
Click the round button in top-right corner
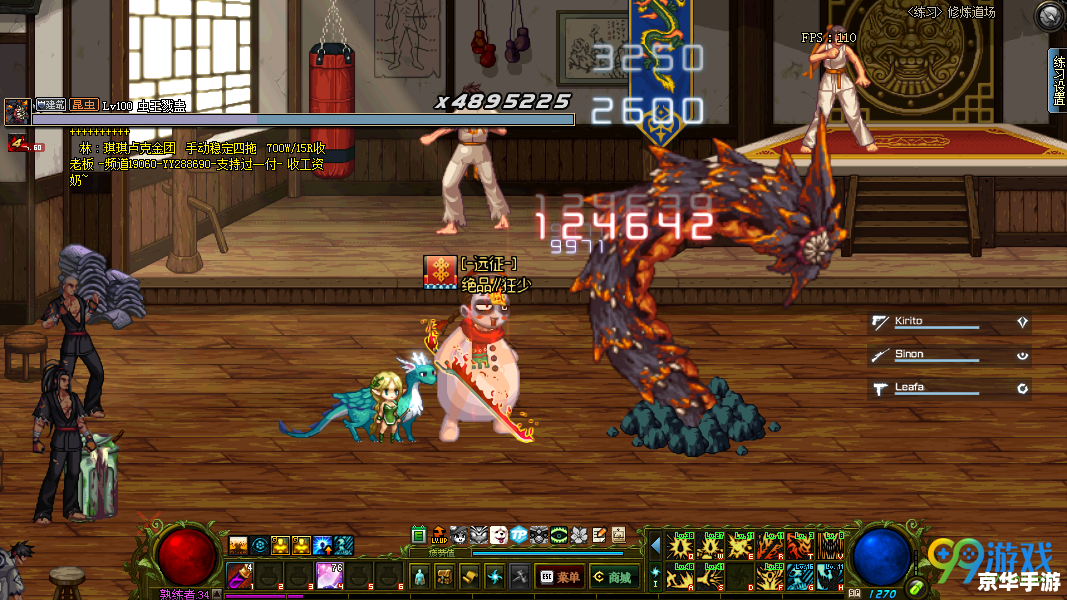point(1050,15)
